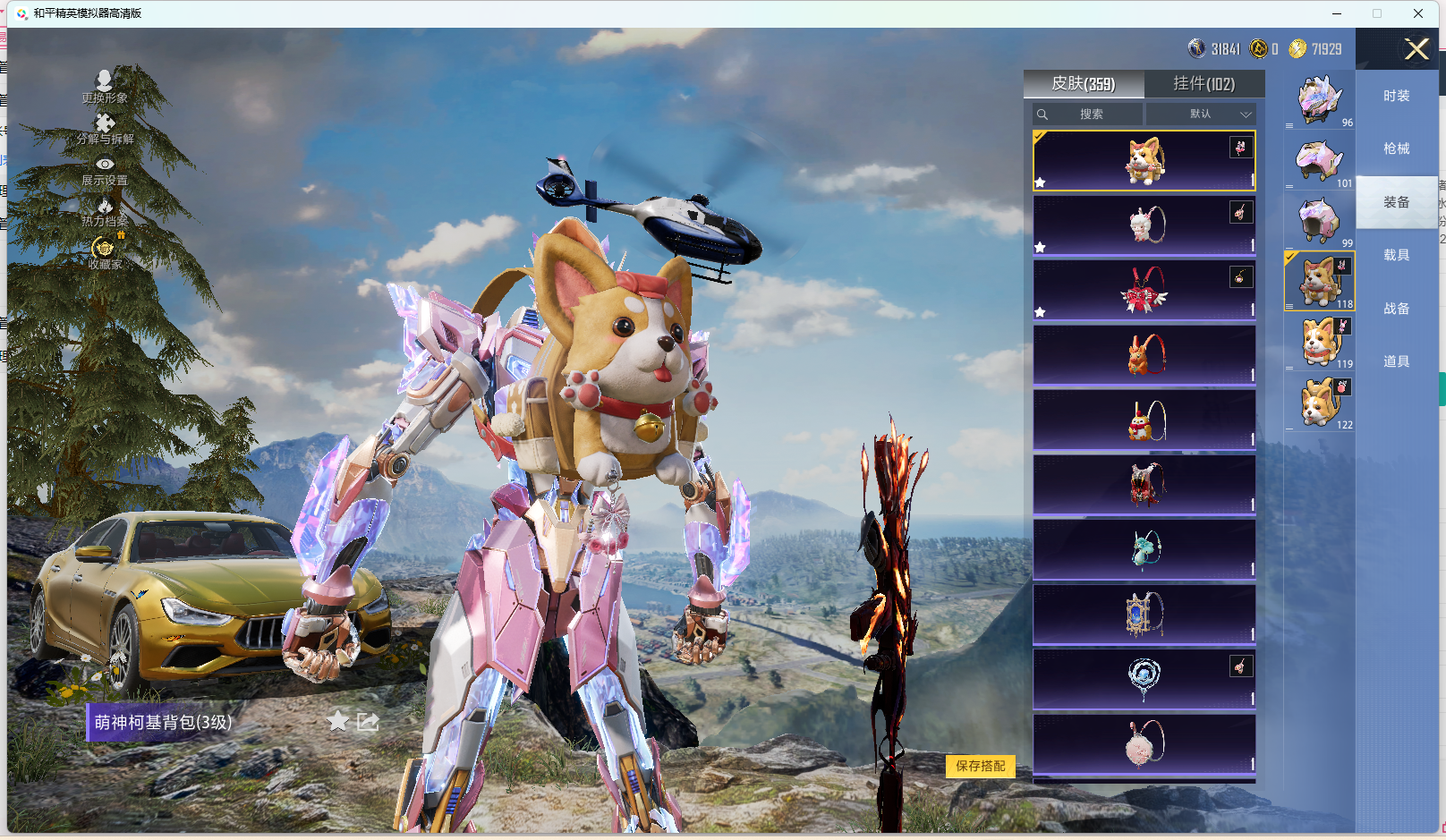Close the emulator window
Viewport: 1446px width, 840px height.
[1418, 13]
